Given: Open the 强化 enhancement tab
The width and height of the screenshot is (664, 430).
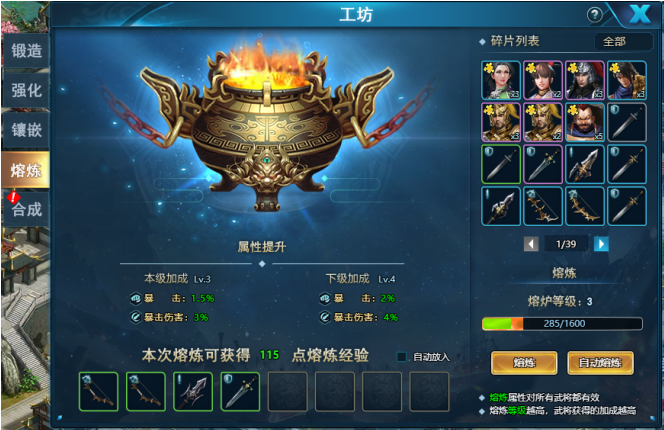Looking at the screenshot, I should tap(24, 90).
